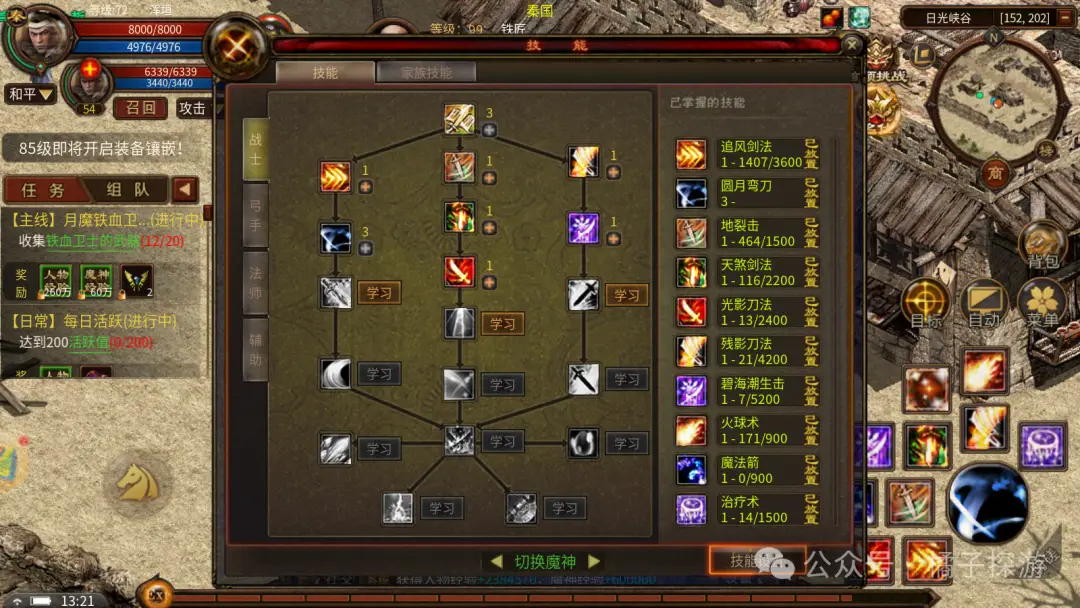Select 追风剑法 in learned skills list
Viewport: 1080px width, 608px height.
click(x=747, y=154)
